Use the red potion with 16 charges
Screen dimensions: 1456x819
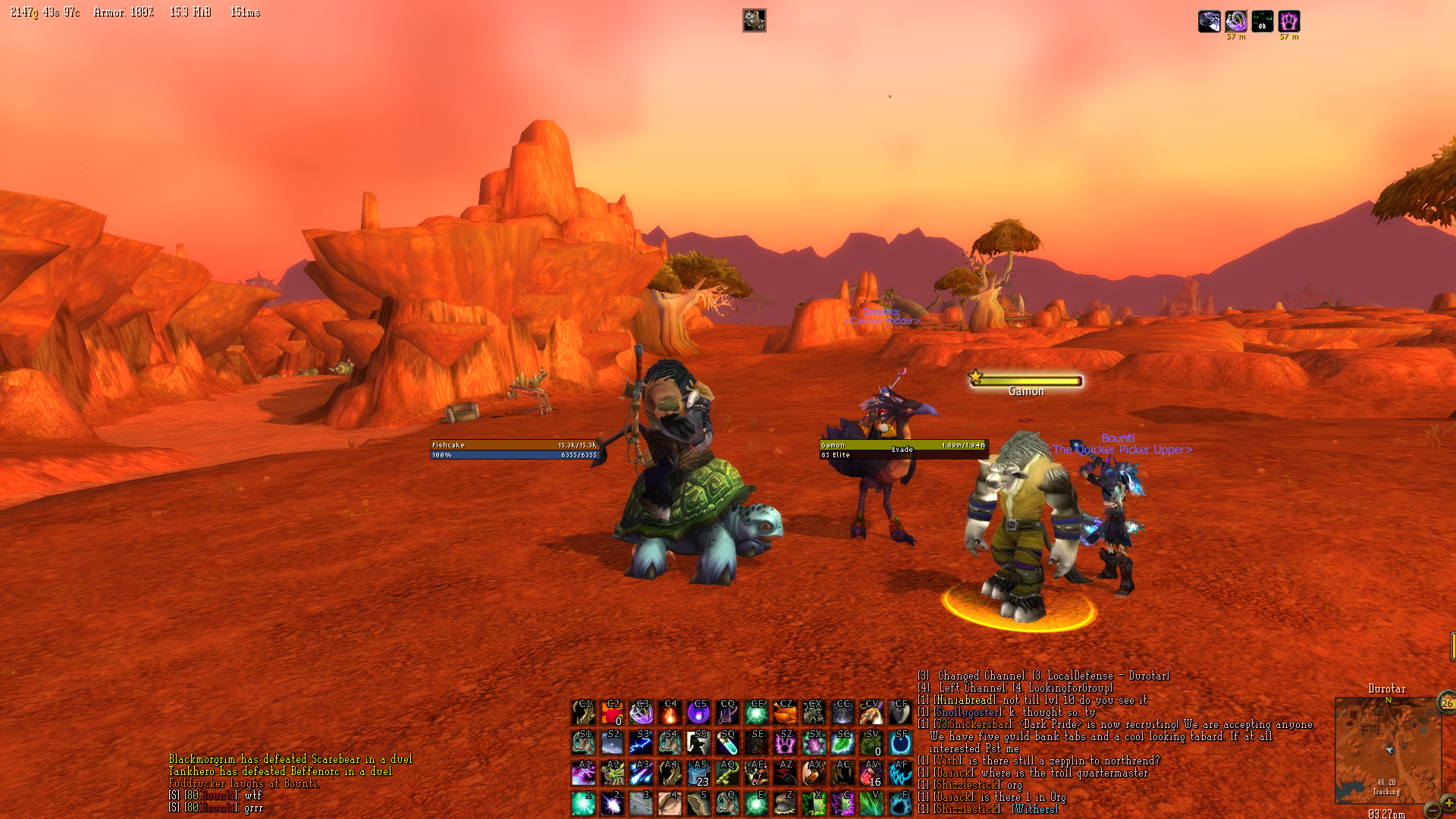(871, 773)
